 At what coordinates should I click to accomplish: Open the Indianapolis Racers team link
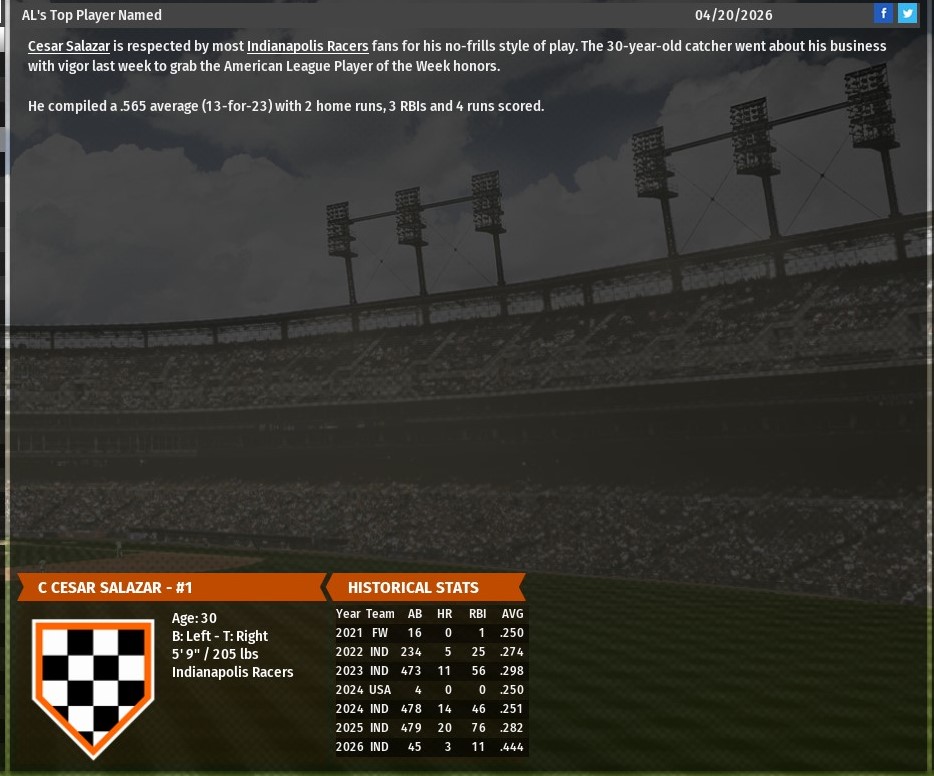click(307, 46)
